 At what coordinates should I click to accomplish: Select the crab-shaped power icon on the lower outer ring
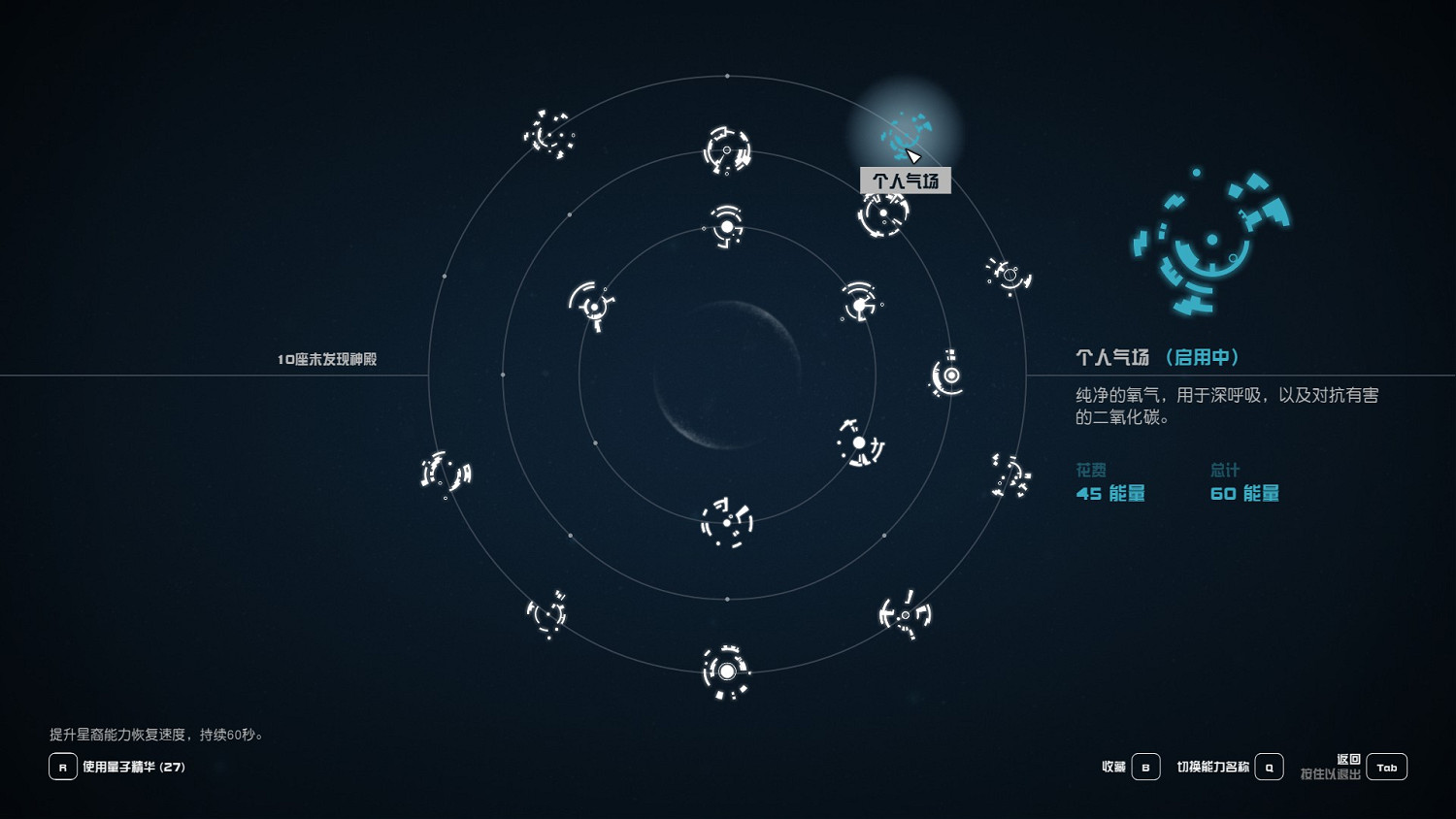point(905,616)
